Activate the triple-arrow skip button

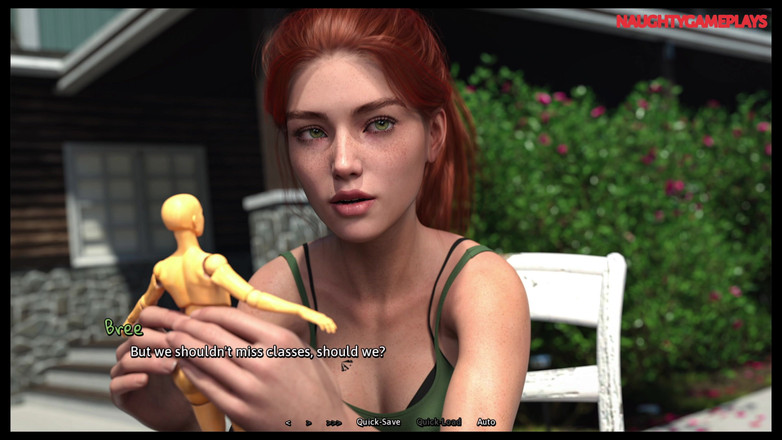(x=334, y=422)
